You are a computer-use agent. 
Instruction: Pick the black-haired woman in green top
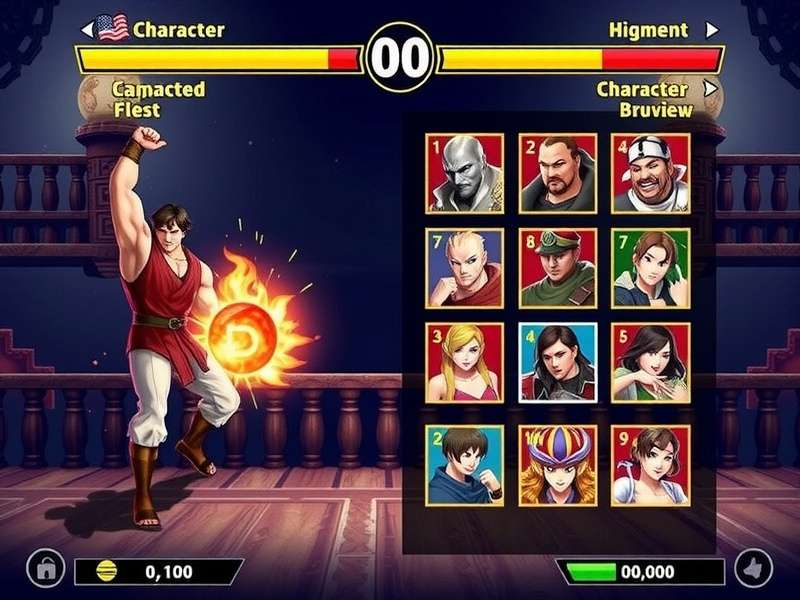point(651,362)
